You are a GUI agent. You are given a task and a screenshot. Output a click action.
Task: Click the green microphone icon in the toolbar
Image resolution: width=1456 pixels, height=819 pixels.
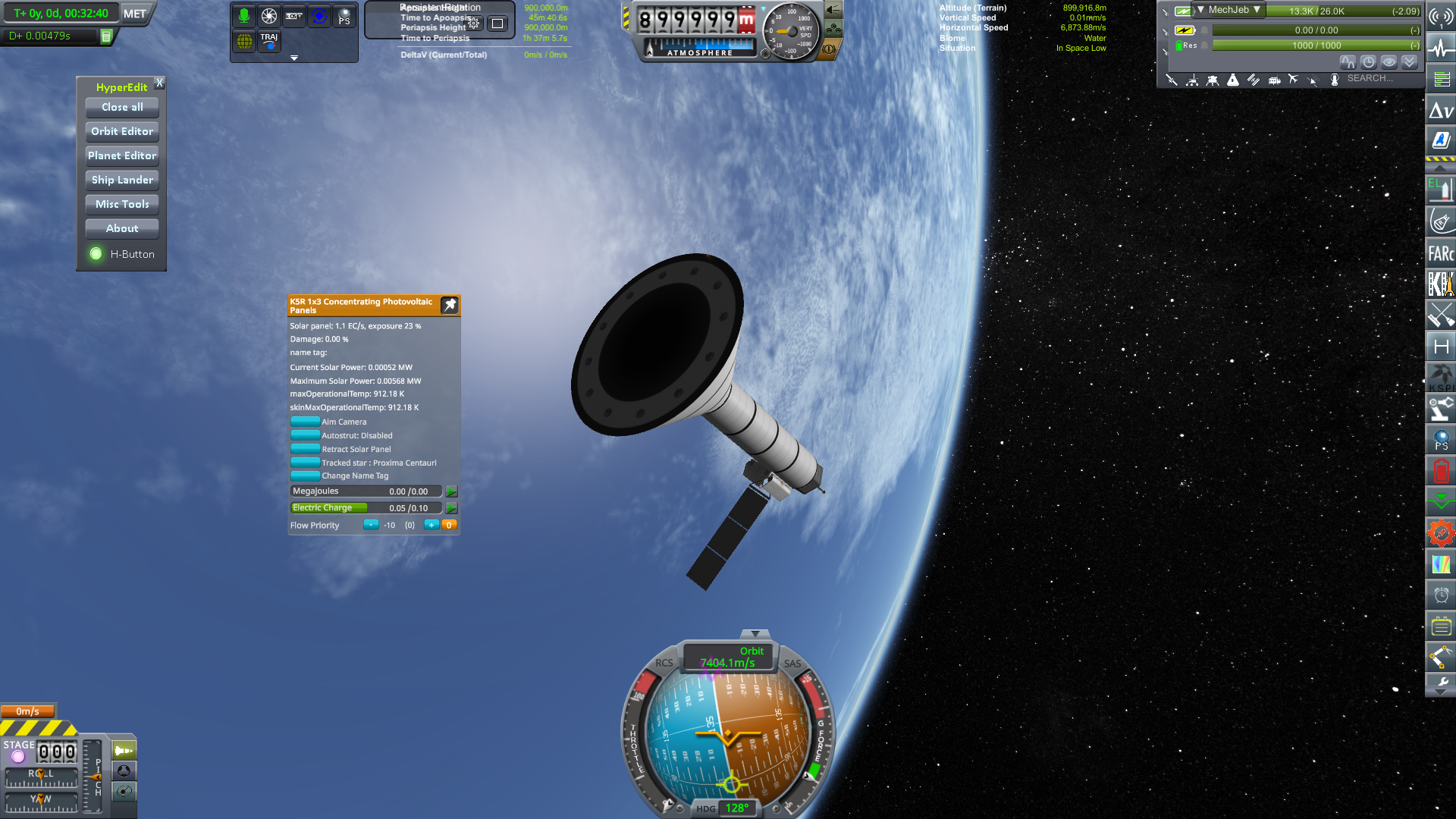pos(243,14)
